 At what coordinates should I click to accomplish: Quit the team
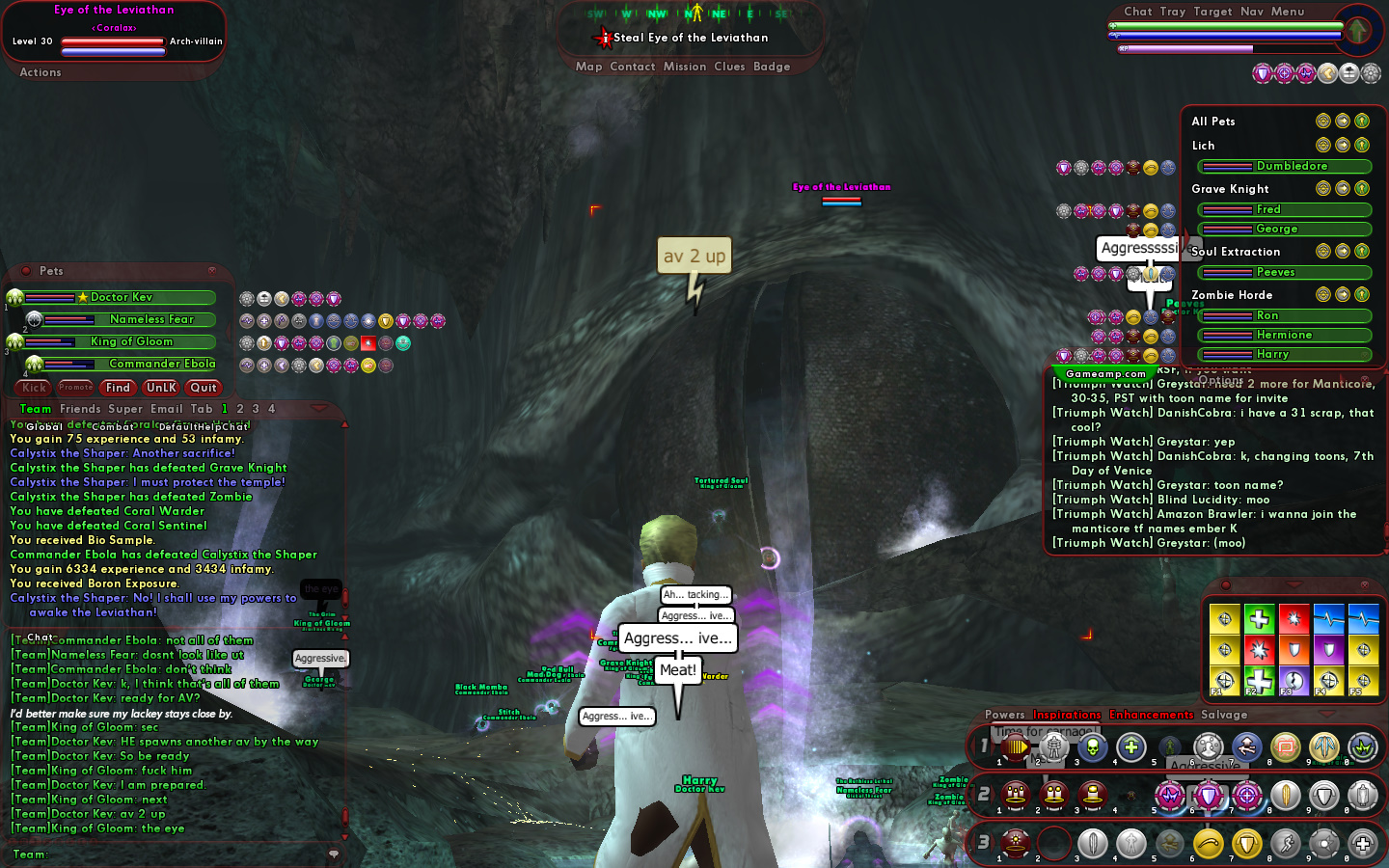(204, 388)
